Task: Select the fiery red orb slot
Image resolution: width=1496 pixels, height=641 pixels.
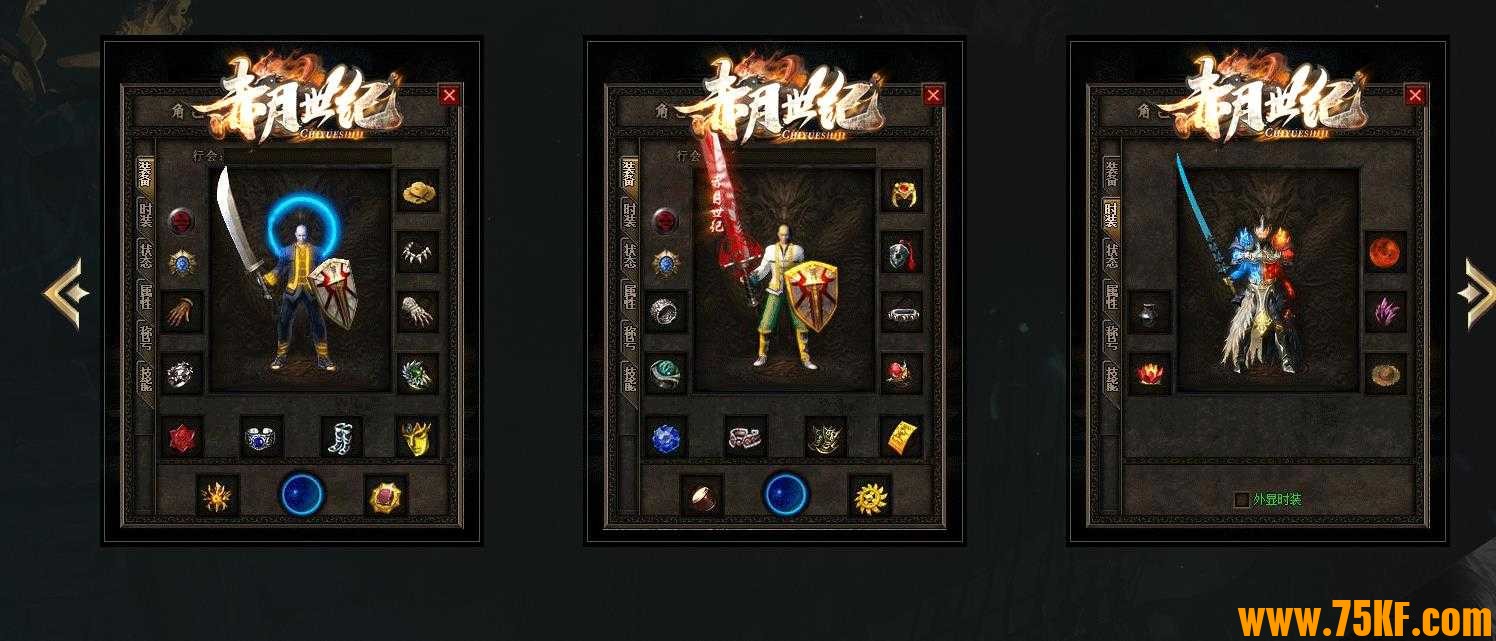Action: coord(1385,252)
